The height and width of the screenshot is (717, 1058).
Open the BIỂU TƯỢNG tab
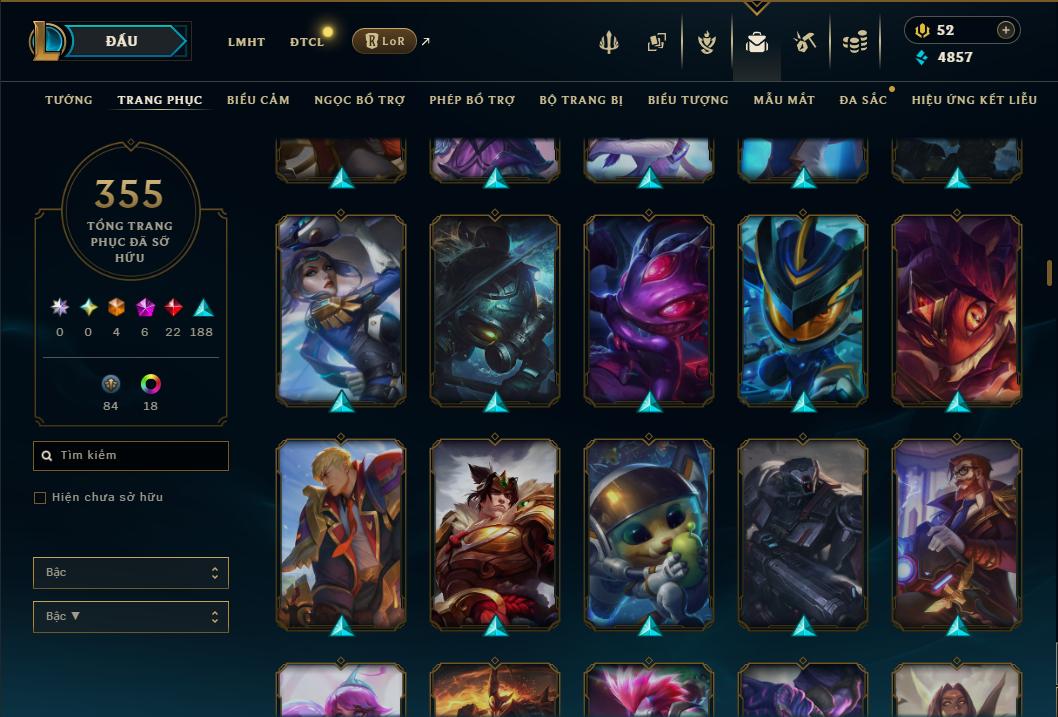click(x=688, y=100)
